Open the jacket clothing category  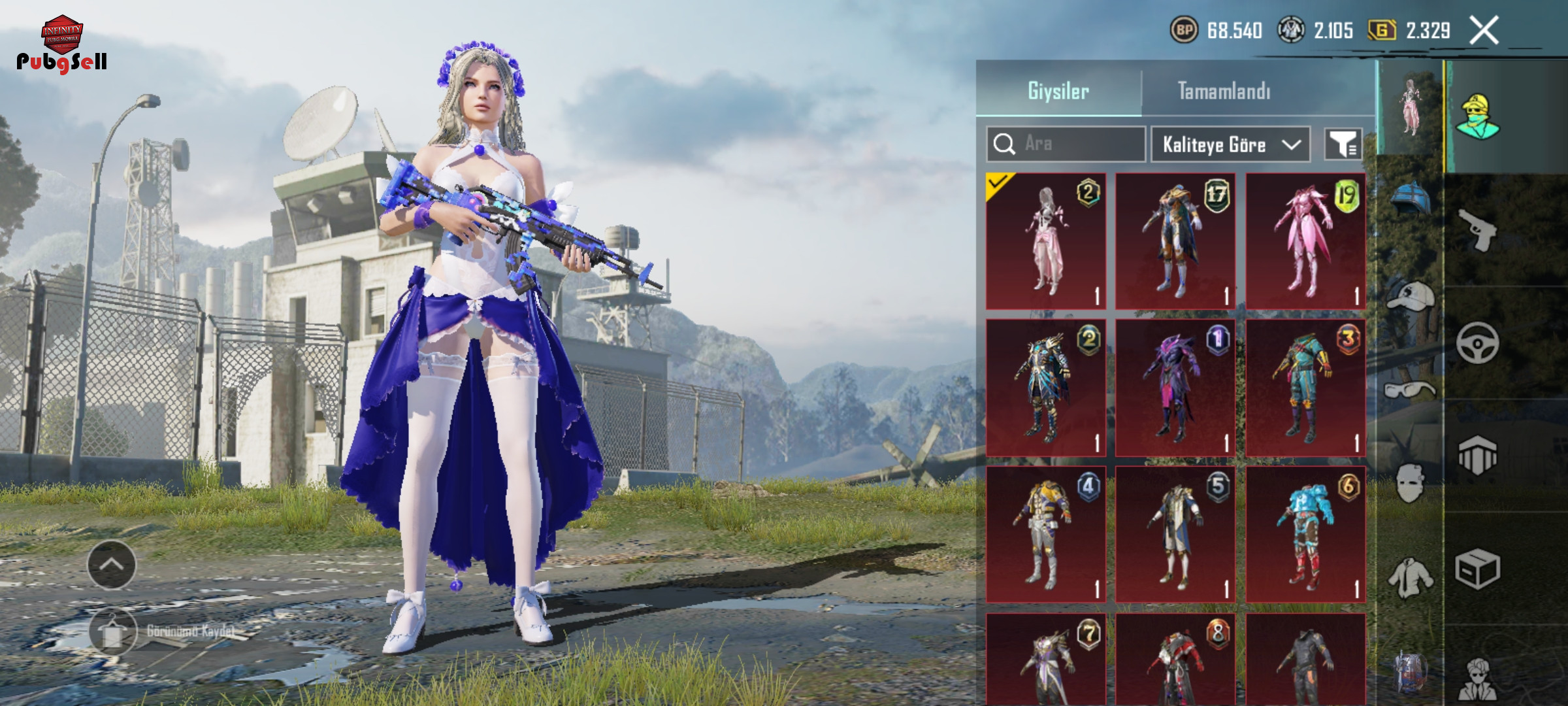(x=1409, y=579)
